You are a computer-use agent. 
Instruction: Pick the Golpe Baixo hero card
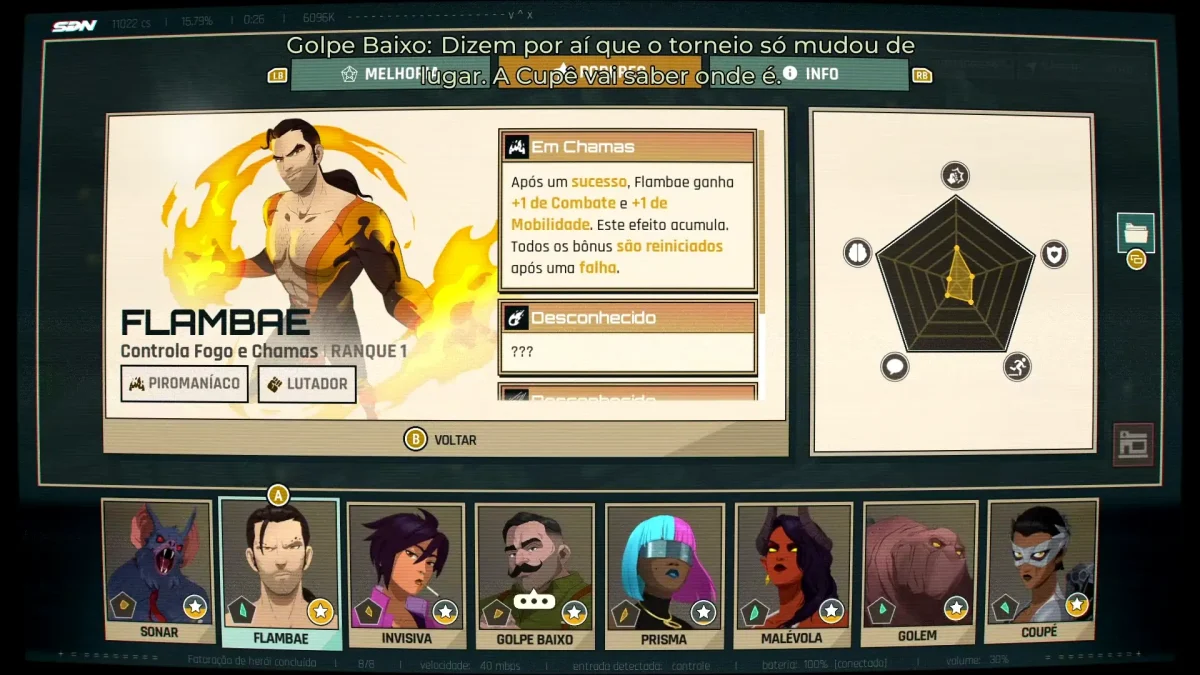tap(535, 574)
